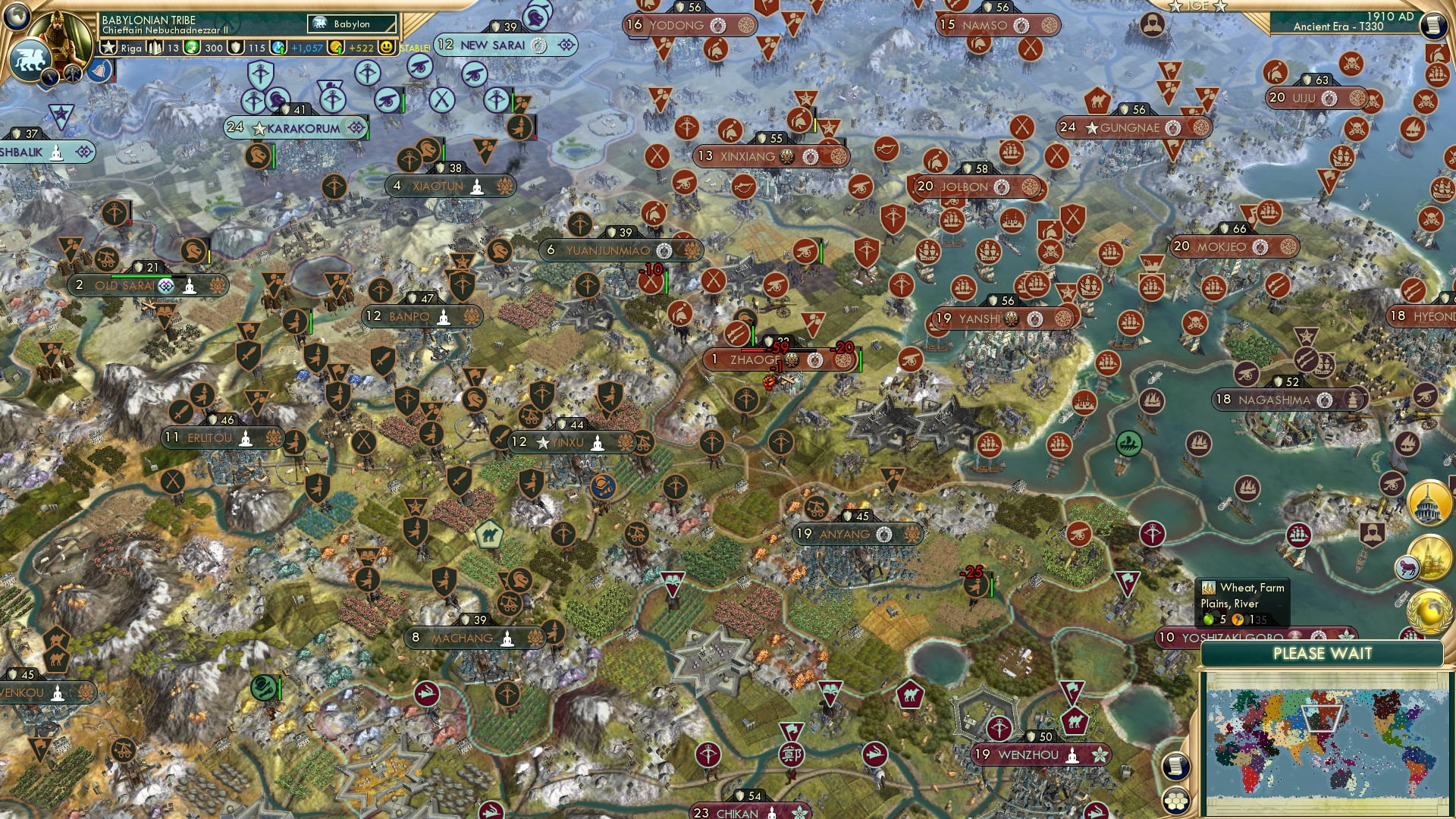Image resolution: width=1456 pixels, height=819 pixels.
Task: Click the Kremlin wonder notification icon
Action: coord(1431,558)
